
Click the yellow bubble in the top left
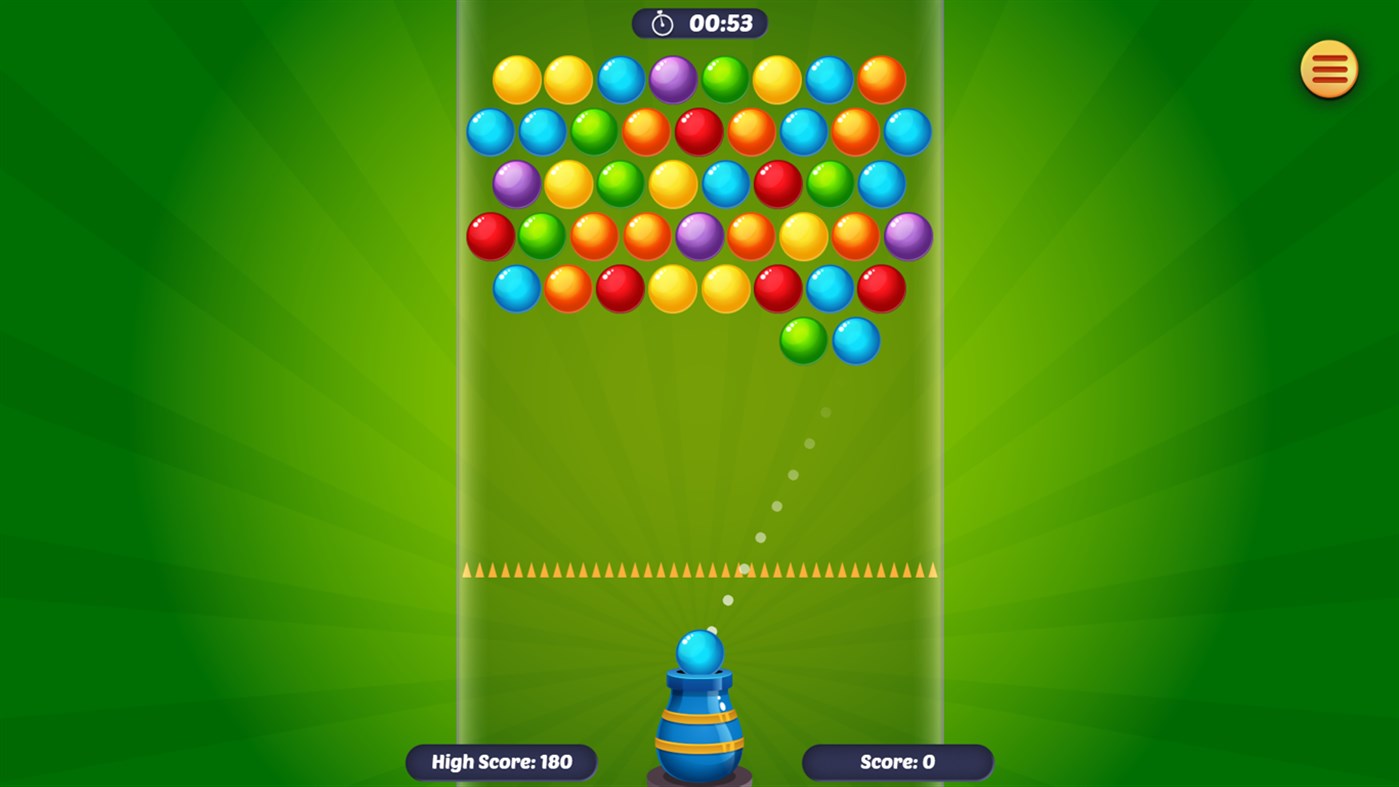coord(517,78)
